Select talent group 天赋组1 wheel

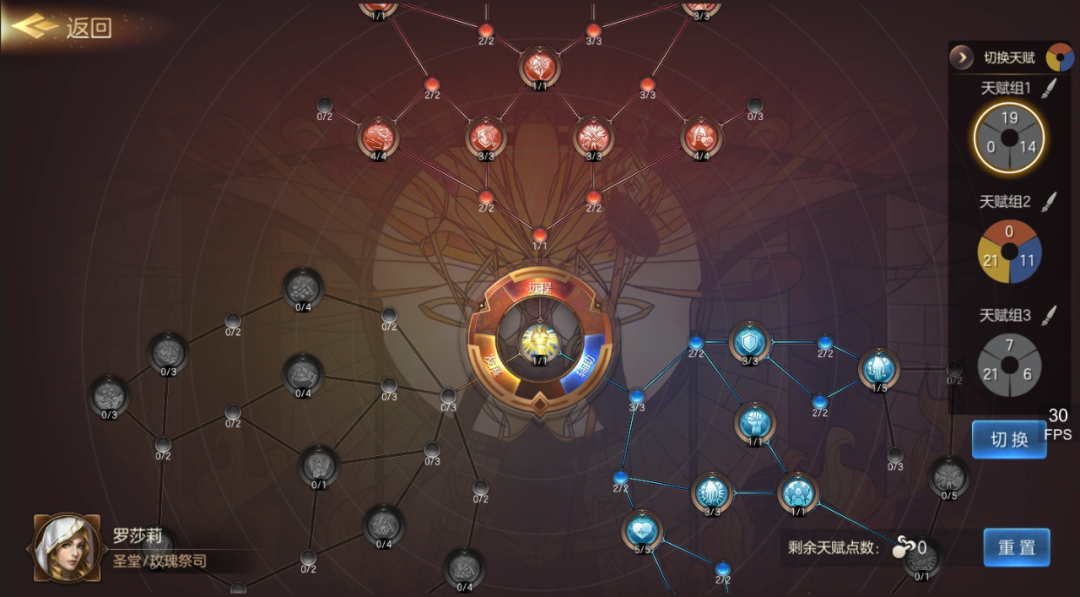coord(1008,137)
